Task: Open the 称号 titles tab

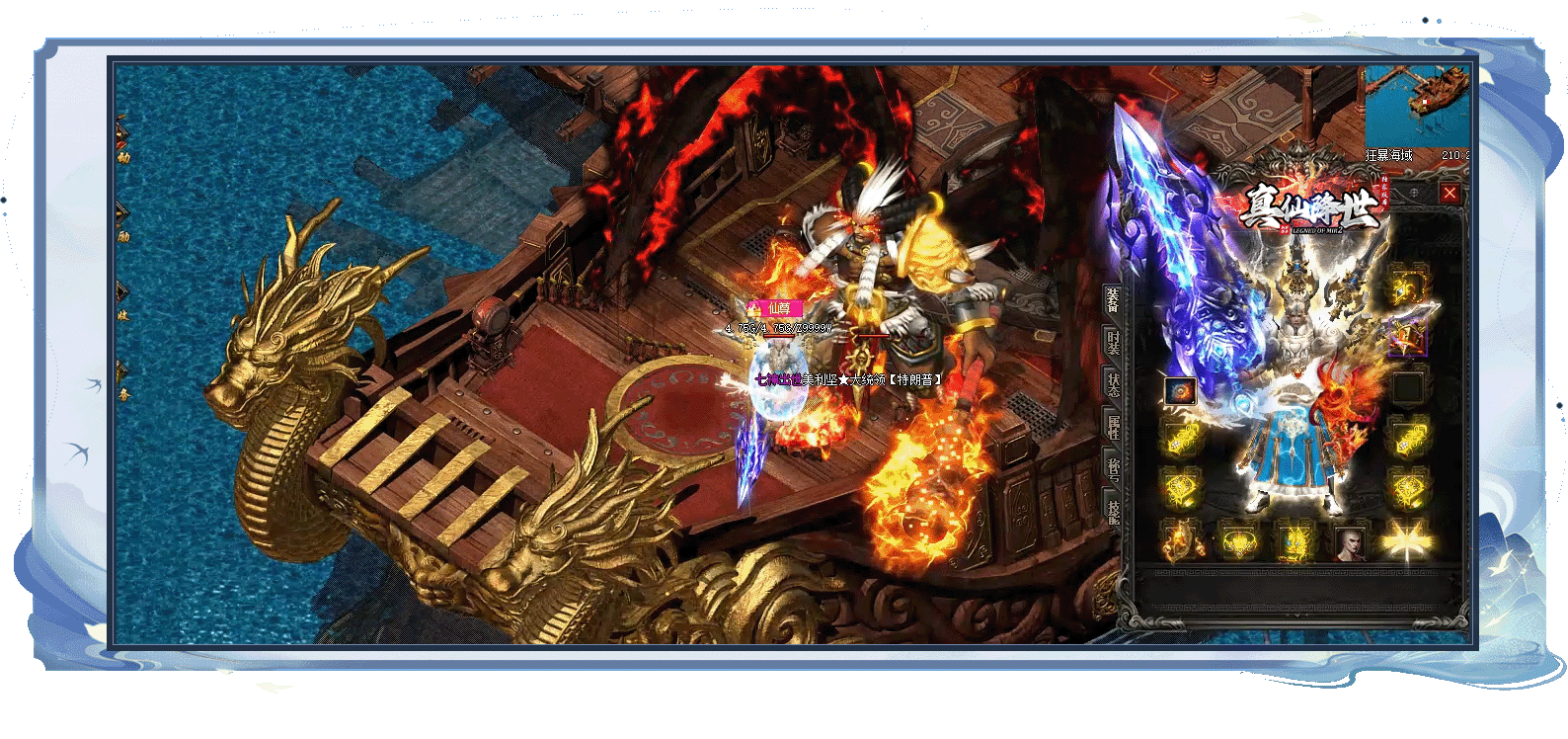Action: (x=1113, y=468)
